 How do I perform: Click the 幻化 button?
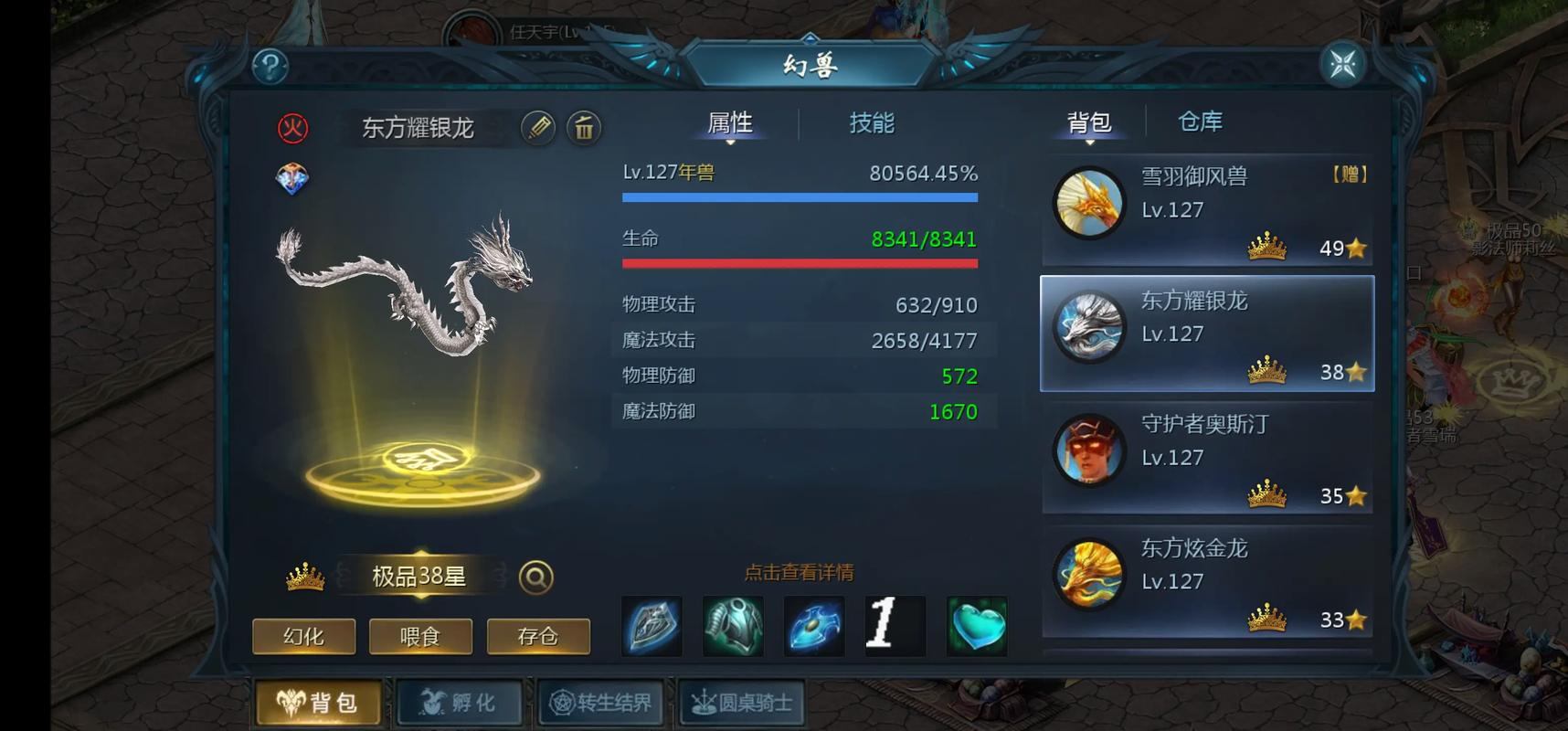tap(302, 637)
